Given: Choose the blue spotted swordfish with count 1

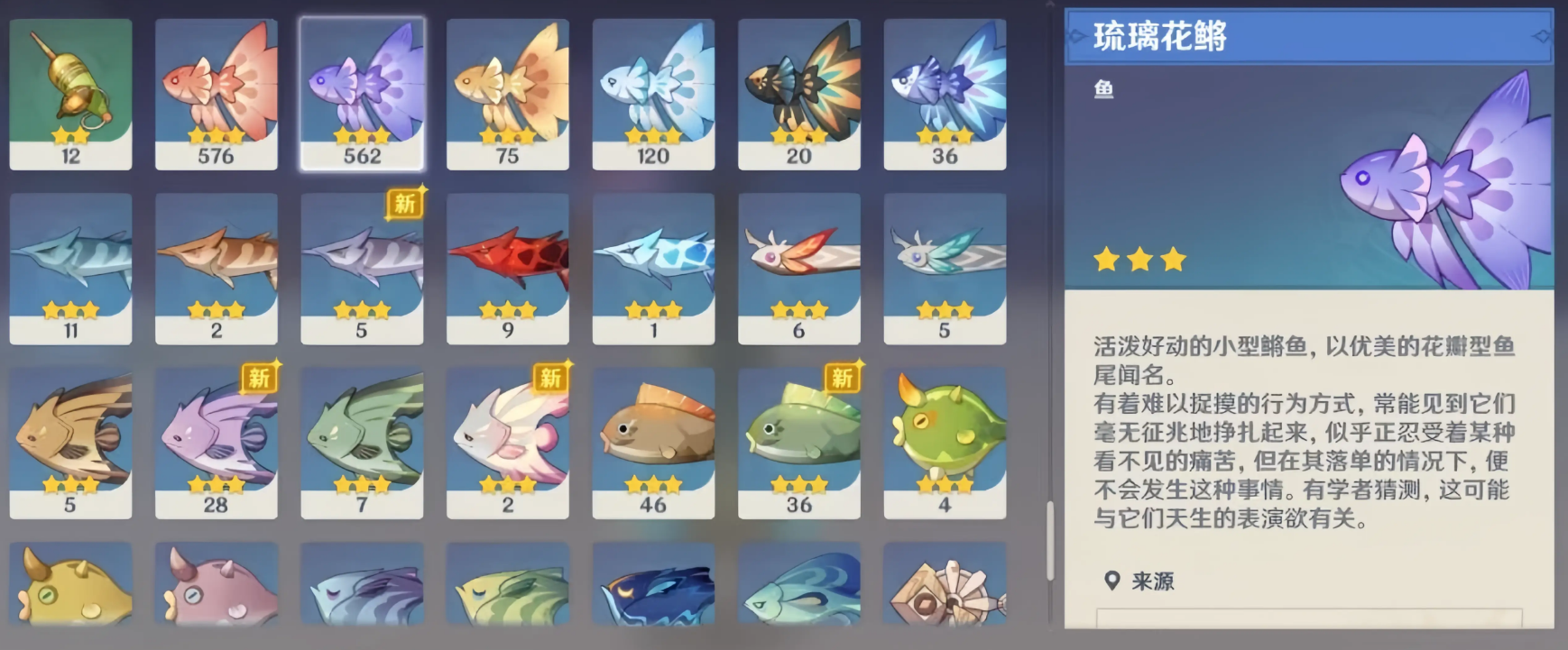Looking at the screenshot, I should (x=653, y=269).
